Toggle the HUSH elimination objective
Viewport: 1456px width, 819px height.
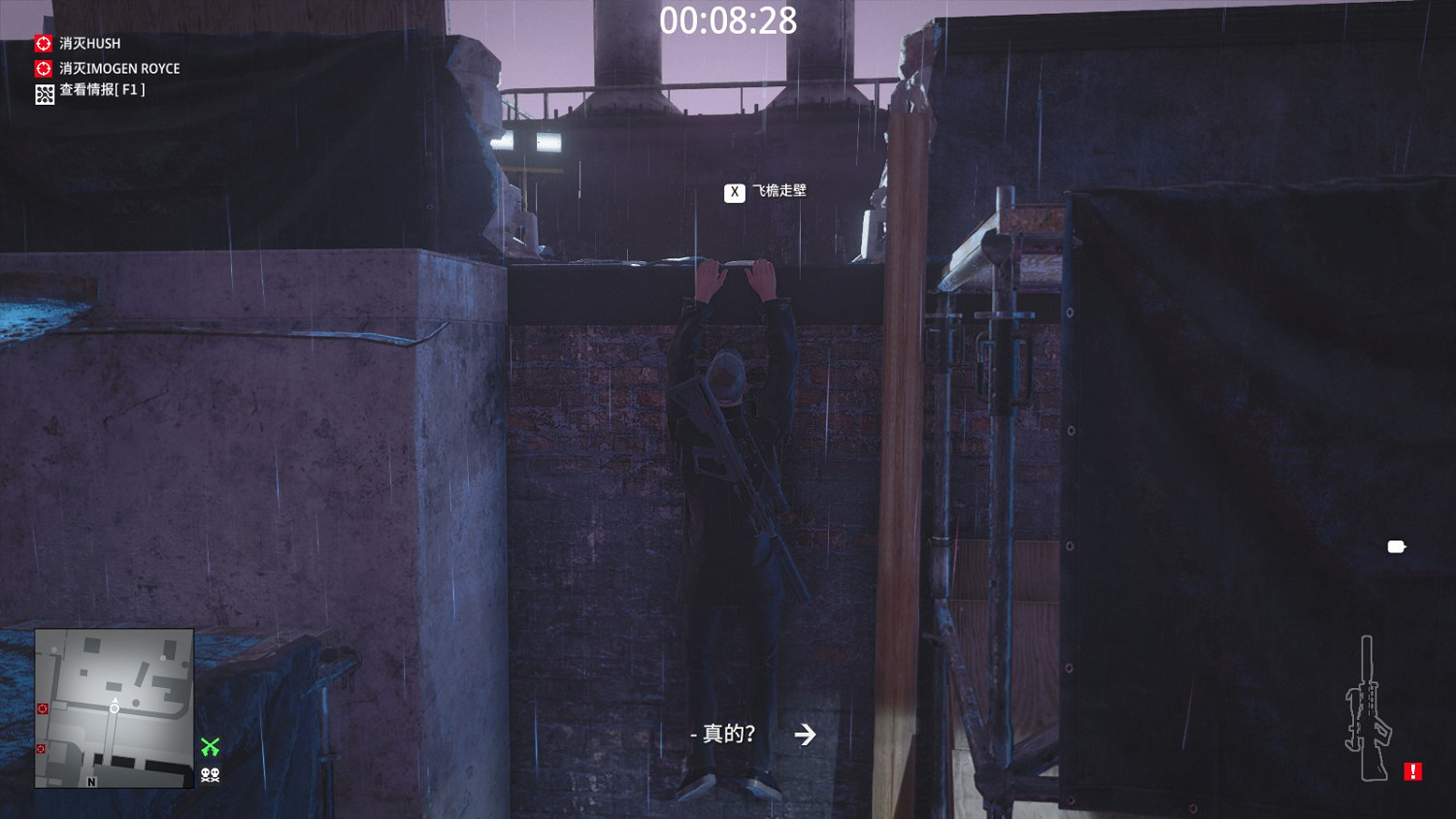click(x=87, y=43)
